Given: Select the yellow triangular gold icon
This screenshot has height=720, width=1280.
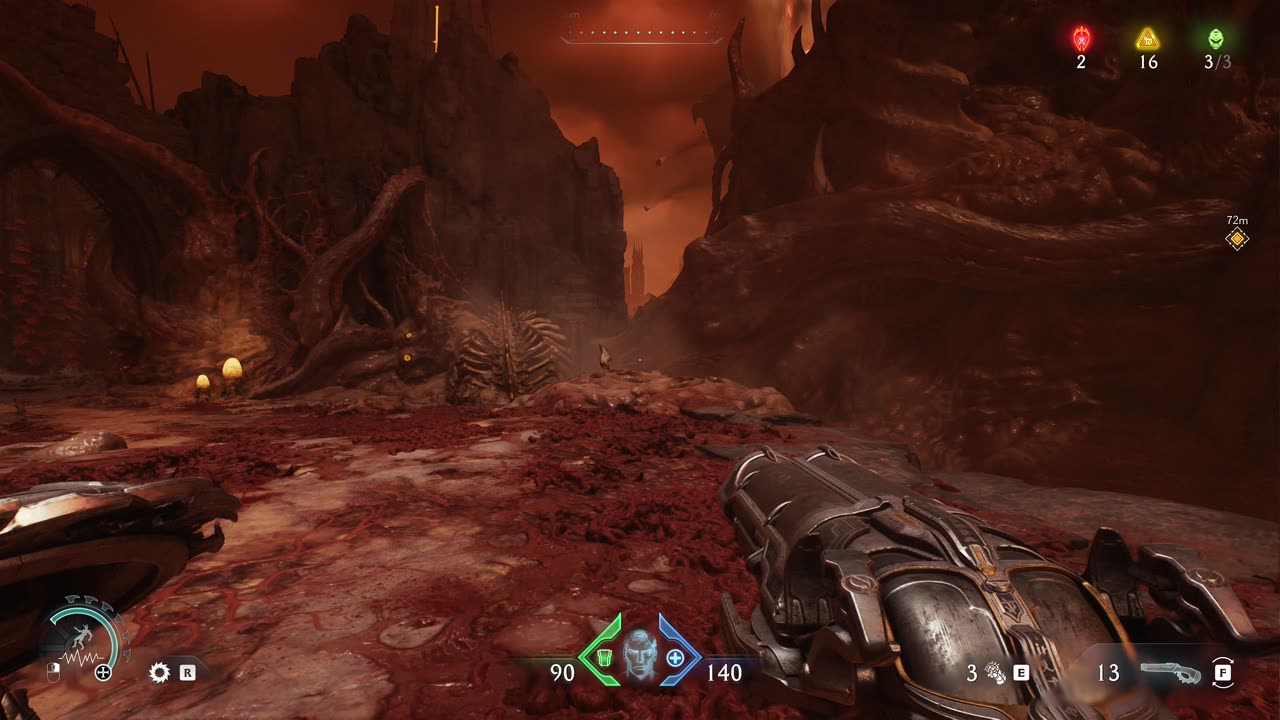Looking at the screenshot, I should 1147,39.
